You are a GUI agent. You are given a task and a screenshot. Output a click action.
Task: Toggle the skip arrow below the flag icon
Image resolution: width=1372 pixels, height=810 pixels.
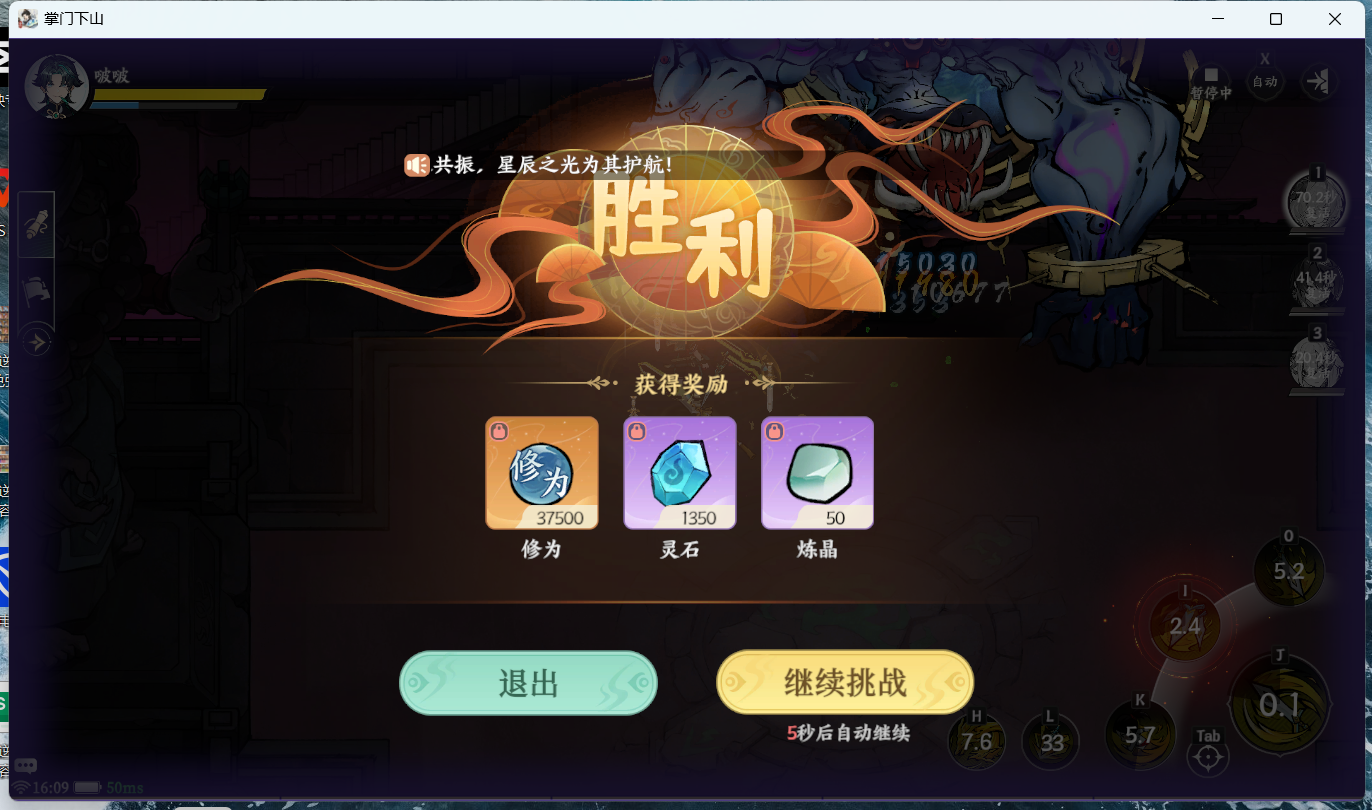36,341
